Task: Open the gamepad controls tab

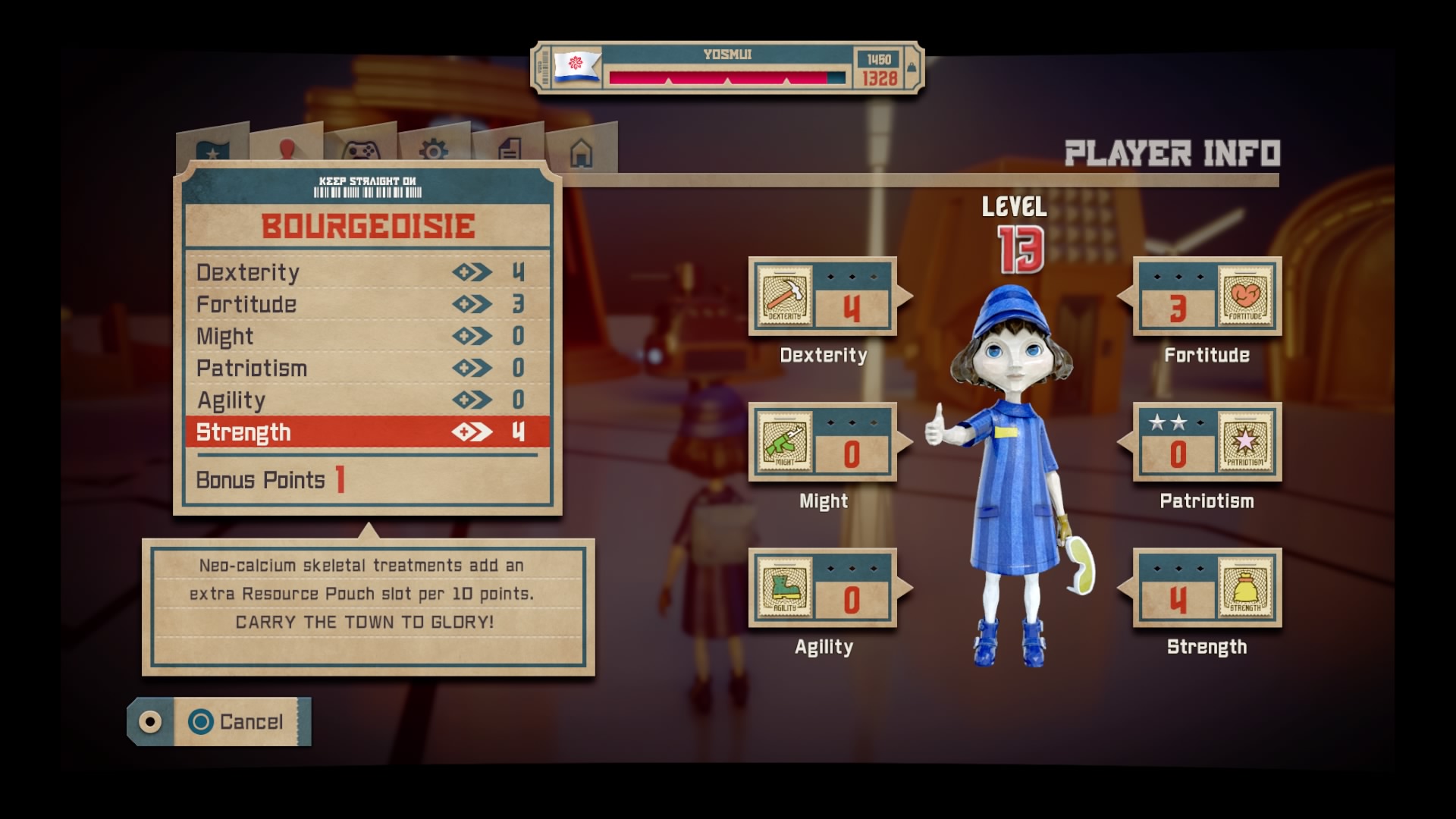Action: point(362,148)
